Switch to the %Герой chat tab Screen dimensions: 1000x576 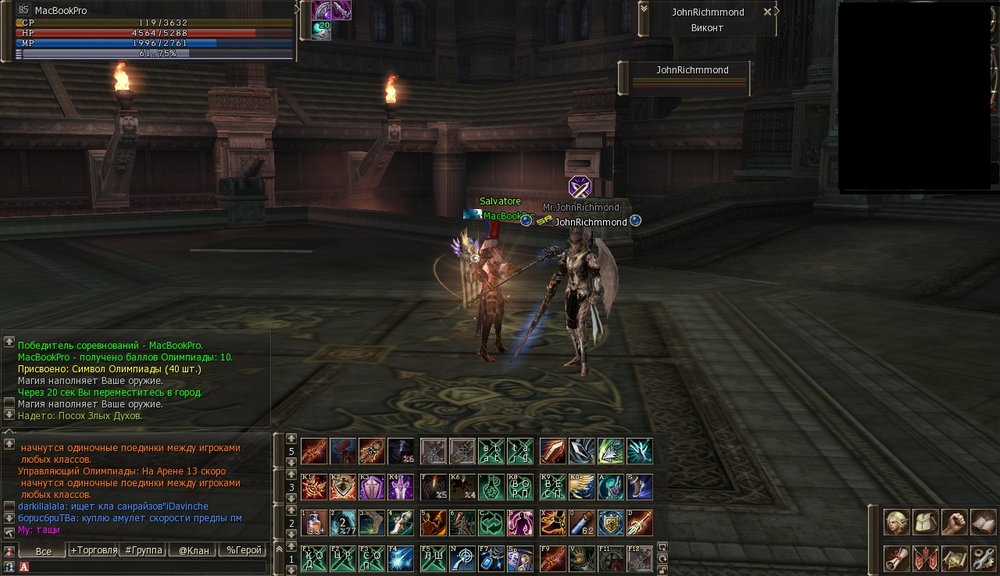244,551
